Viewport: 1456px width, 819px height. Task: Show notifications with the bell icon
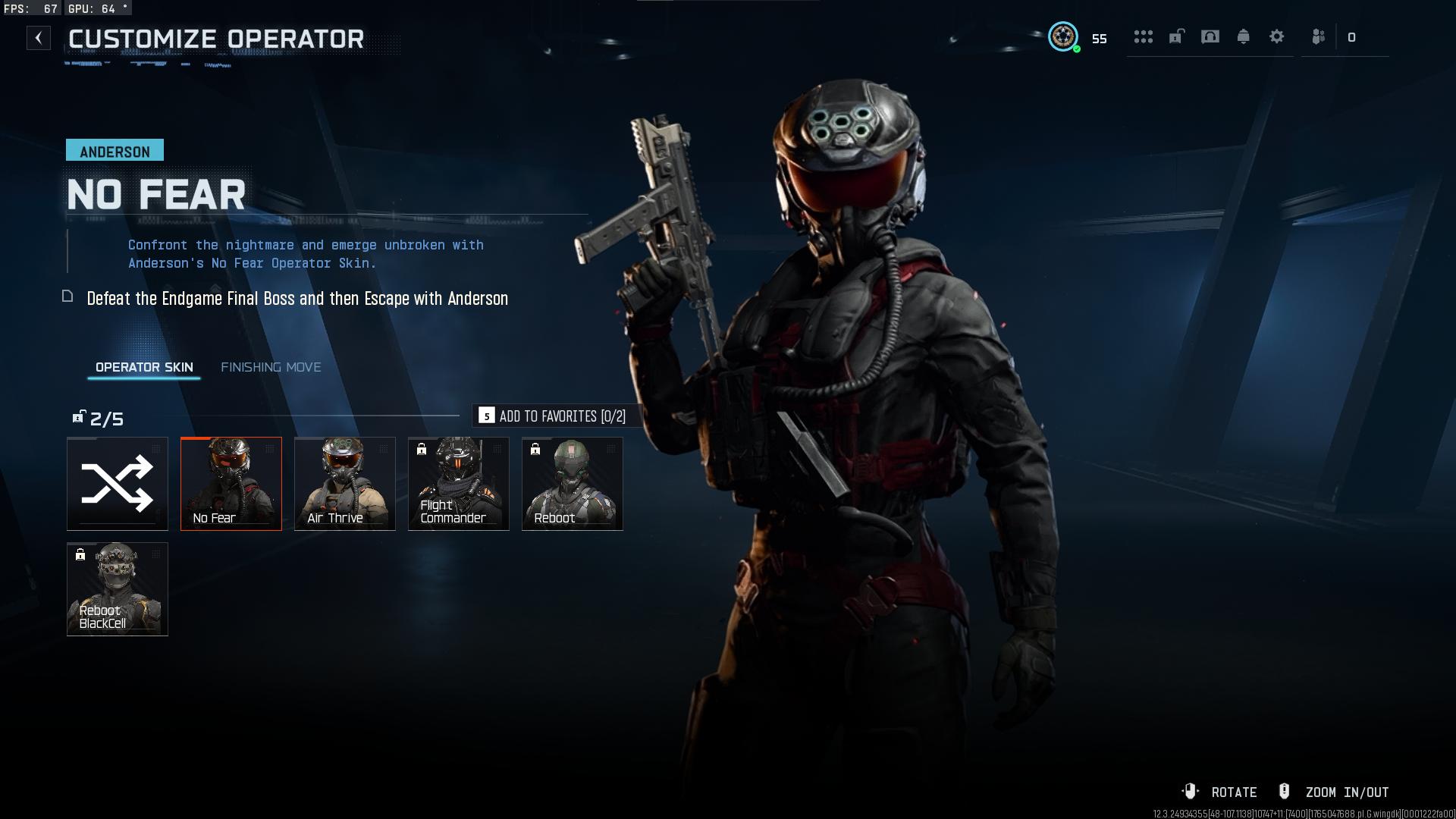tap(1243, 37)
